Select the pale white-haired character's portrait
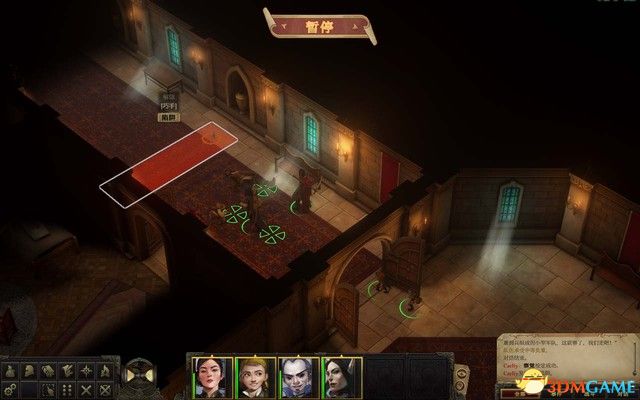The height and width of the screenshot is (400, 640). pos(297,374)
